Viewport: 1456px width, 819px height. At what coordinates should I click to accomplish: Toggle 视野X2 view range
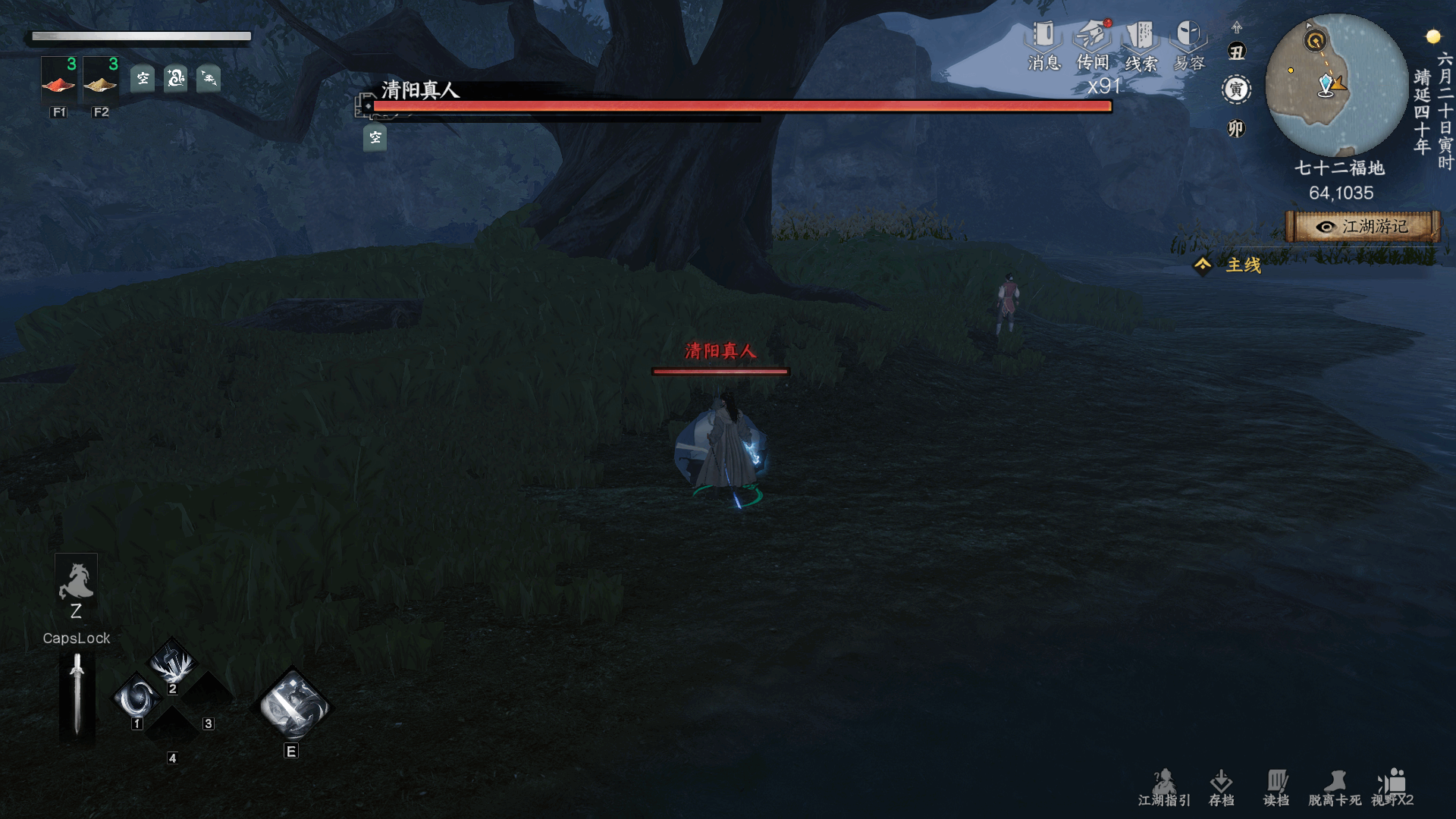point(1392,787)
